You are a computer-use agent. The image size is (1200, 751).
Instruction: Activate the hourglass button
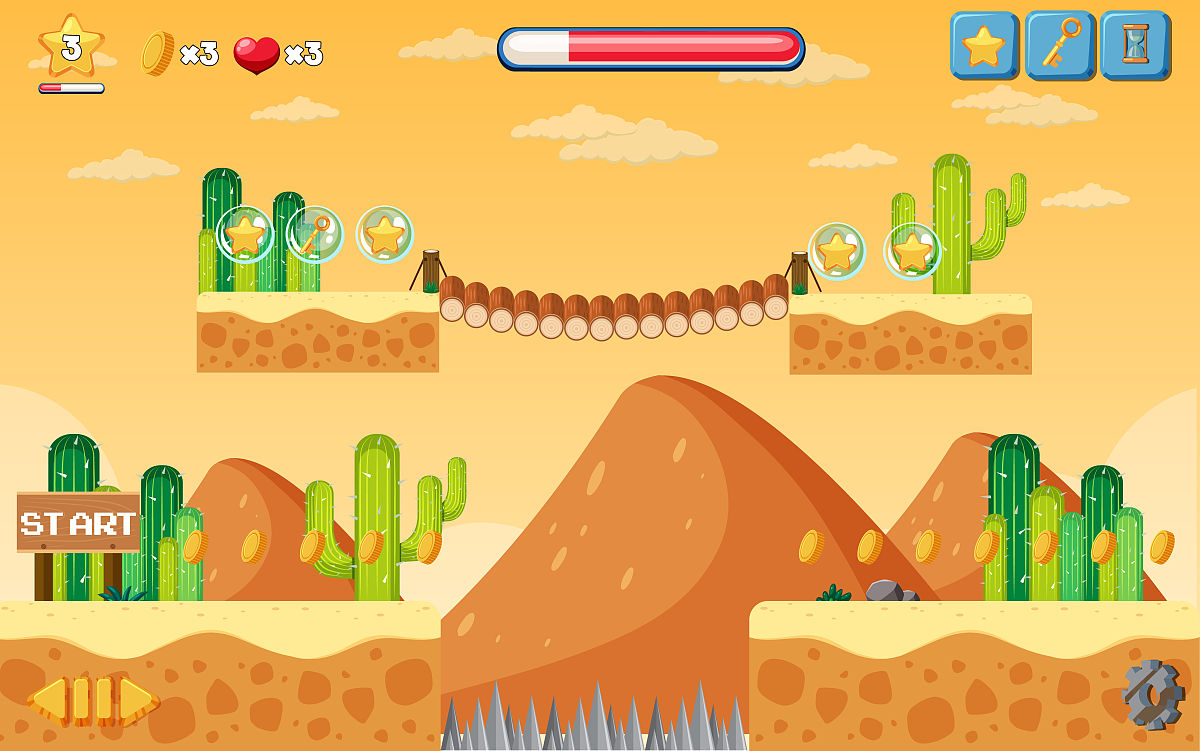pyautogui.click(x=1134, y=45)
